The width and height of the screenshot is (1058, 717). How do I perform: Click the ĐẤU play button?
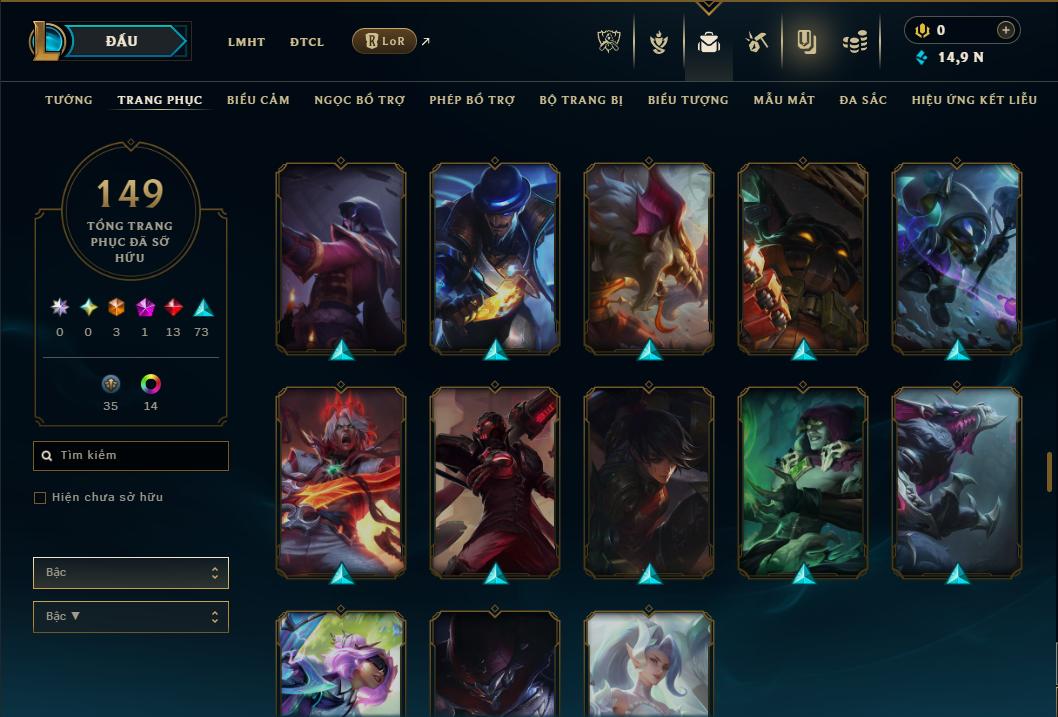[x=122, y=41]
